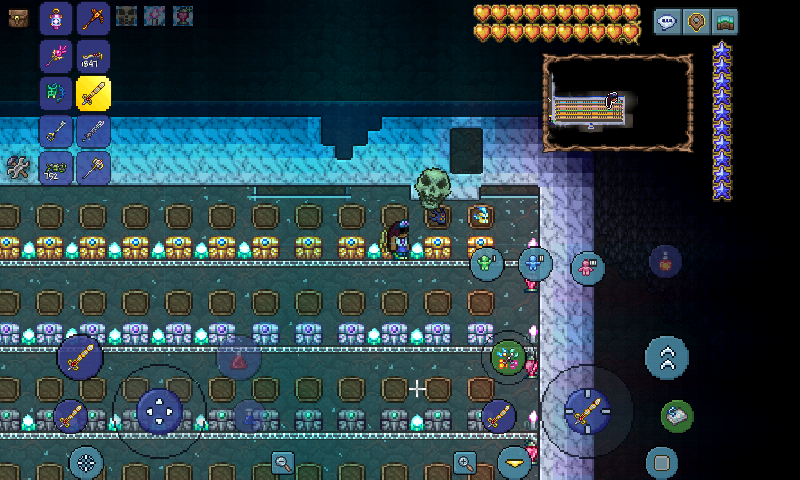Screen dimensions: 800x480
Task: Tap the jump double-arrow button
Action: [666, 358]
